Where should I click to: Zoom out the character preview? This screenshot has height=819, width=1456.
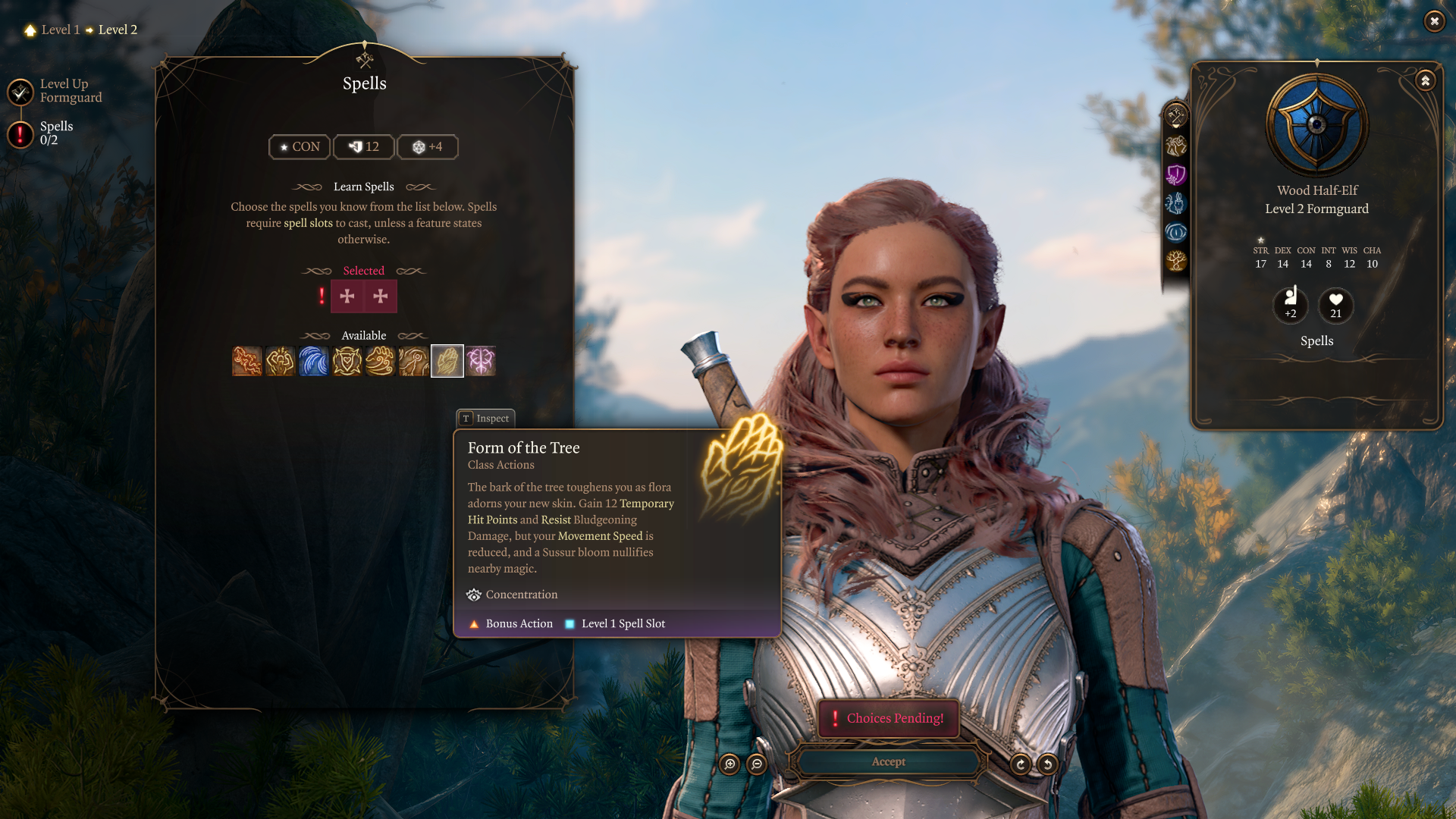pyautogui.click(x=757, y=764)
